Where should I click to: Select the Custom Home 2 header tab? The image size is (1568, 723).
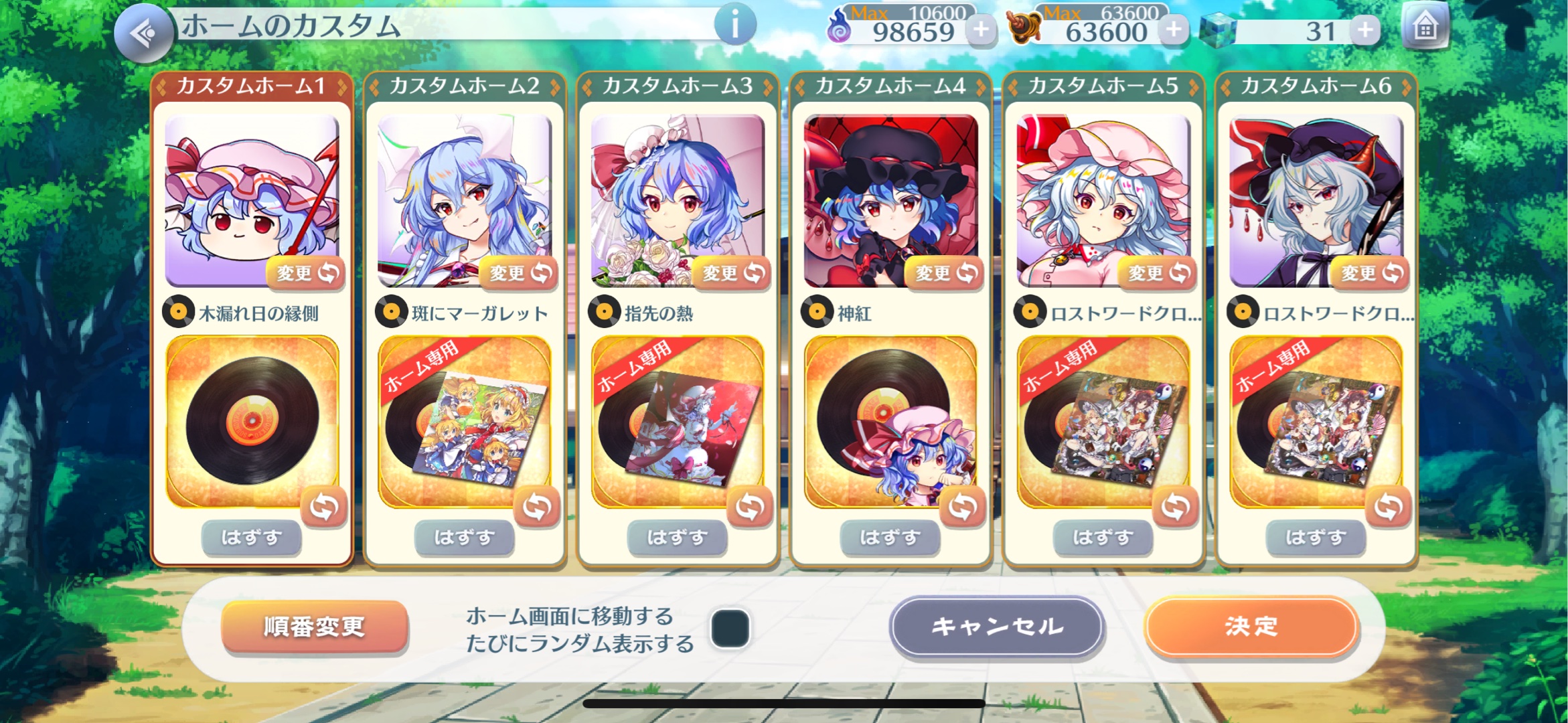[x=464, y=86]
